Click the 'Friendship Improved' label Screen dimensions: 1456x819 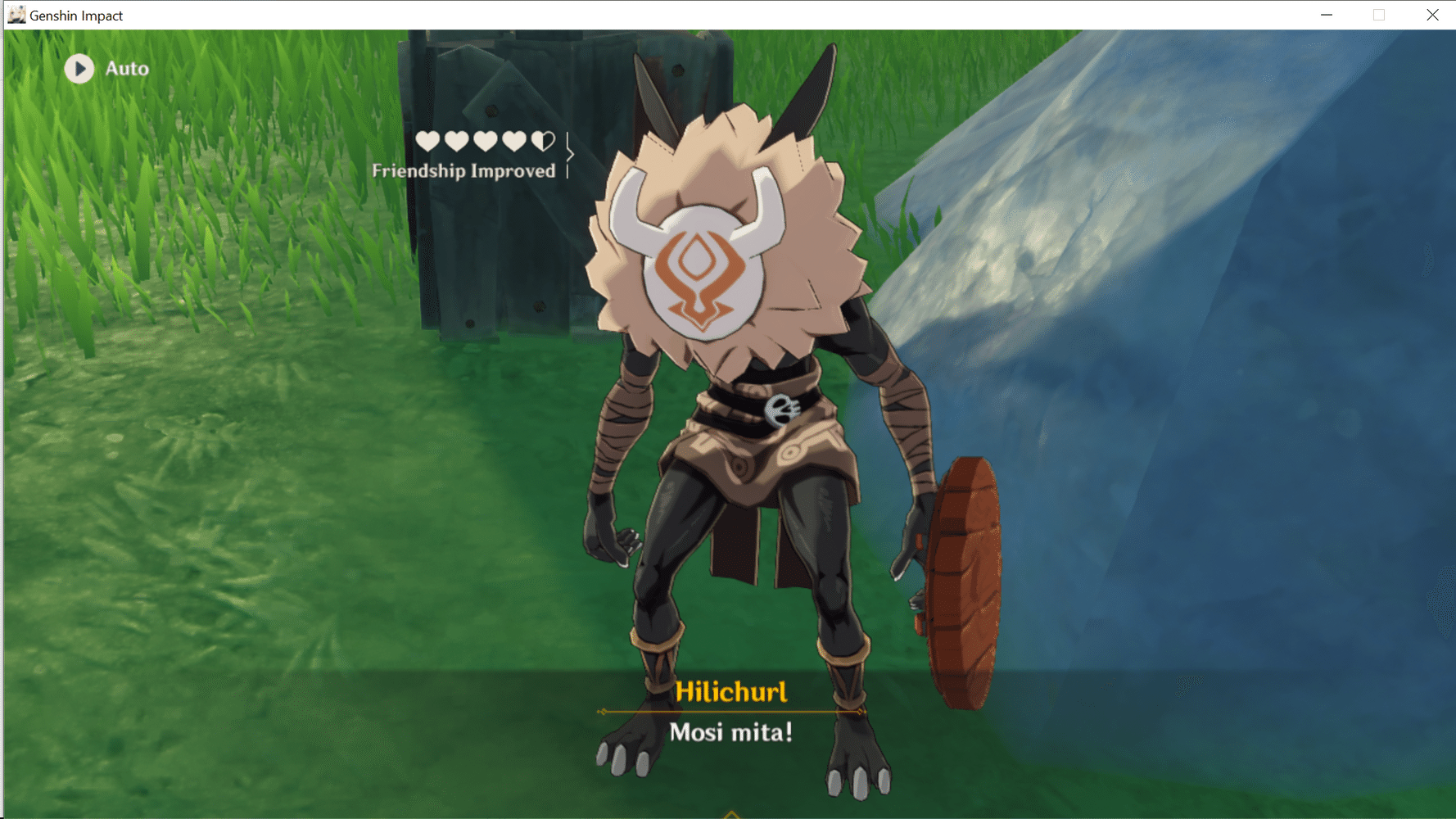pyautogui.click(x=464, y=171)
